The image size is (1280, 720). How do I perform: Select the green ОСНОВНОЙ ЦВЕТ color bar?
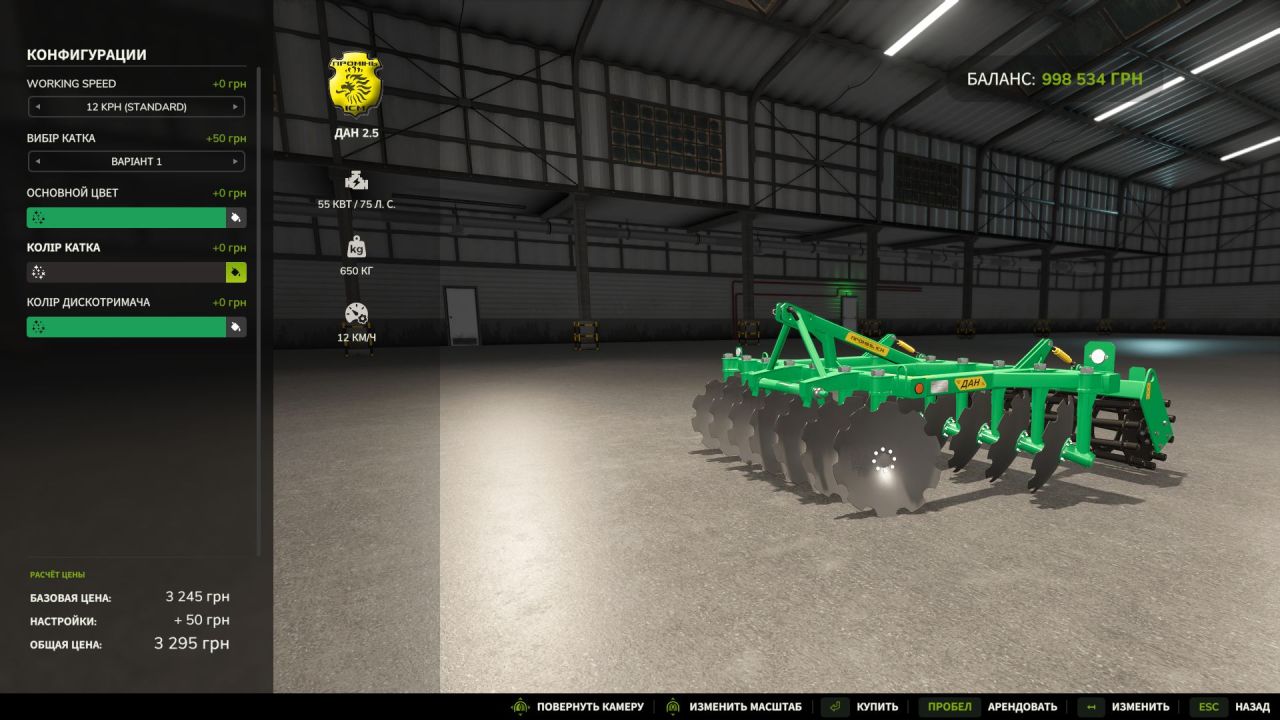click(x=128, y=217)
